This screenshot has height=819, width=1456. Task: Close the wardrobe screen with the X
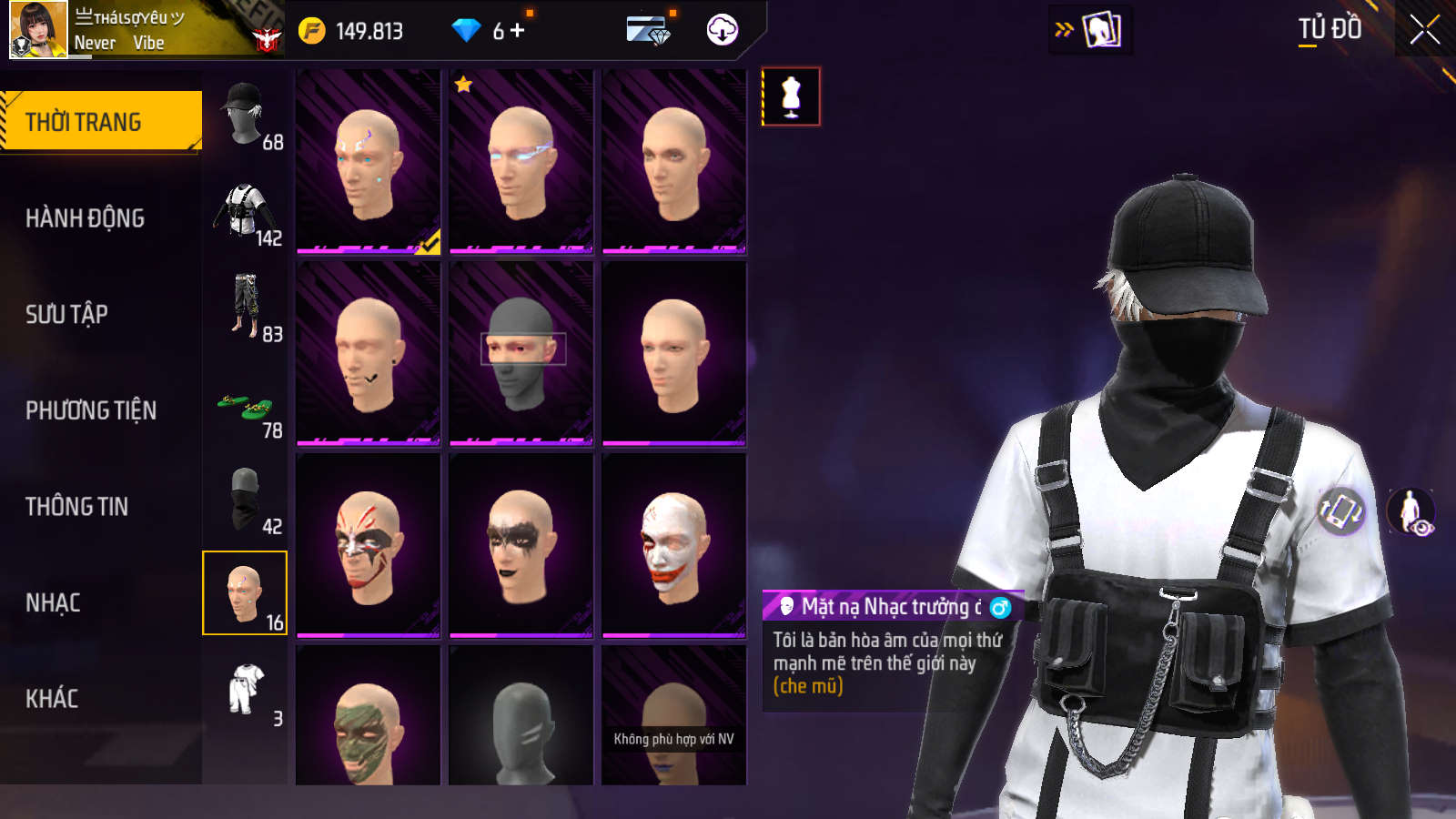pos(1424,30)
